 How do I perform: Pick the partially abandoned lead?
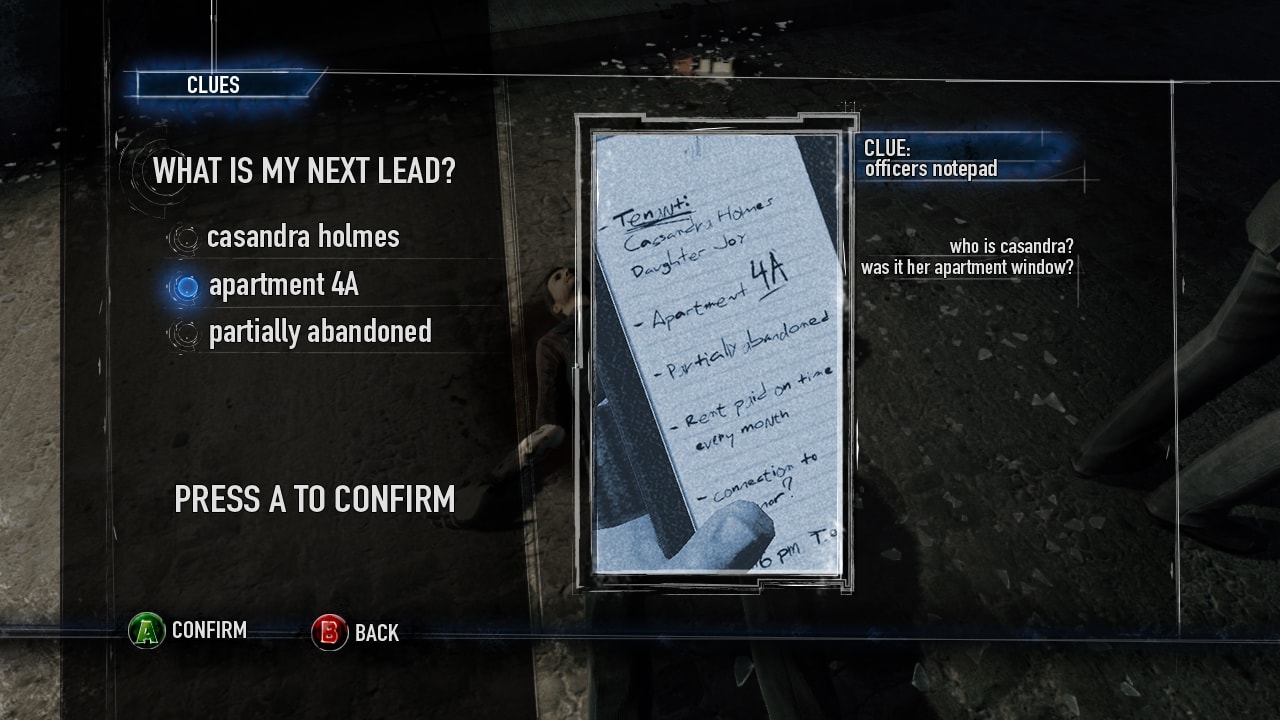(x=319, y=332)
